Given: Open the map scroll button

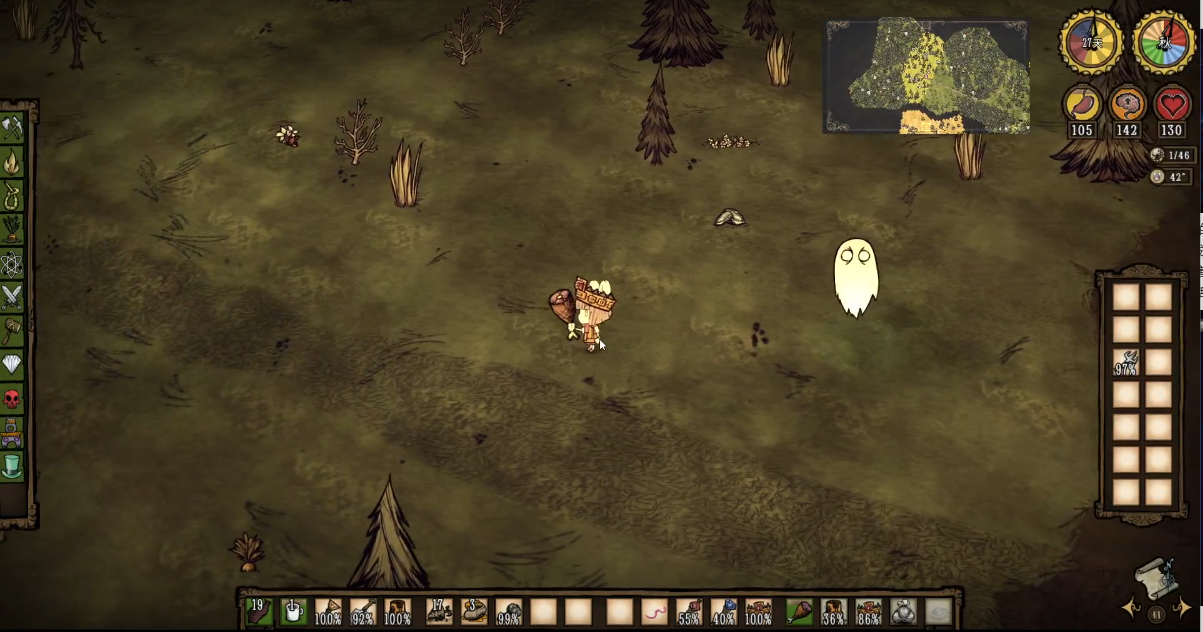Looking at the screenshot, I should click(x=1156, y=578).
